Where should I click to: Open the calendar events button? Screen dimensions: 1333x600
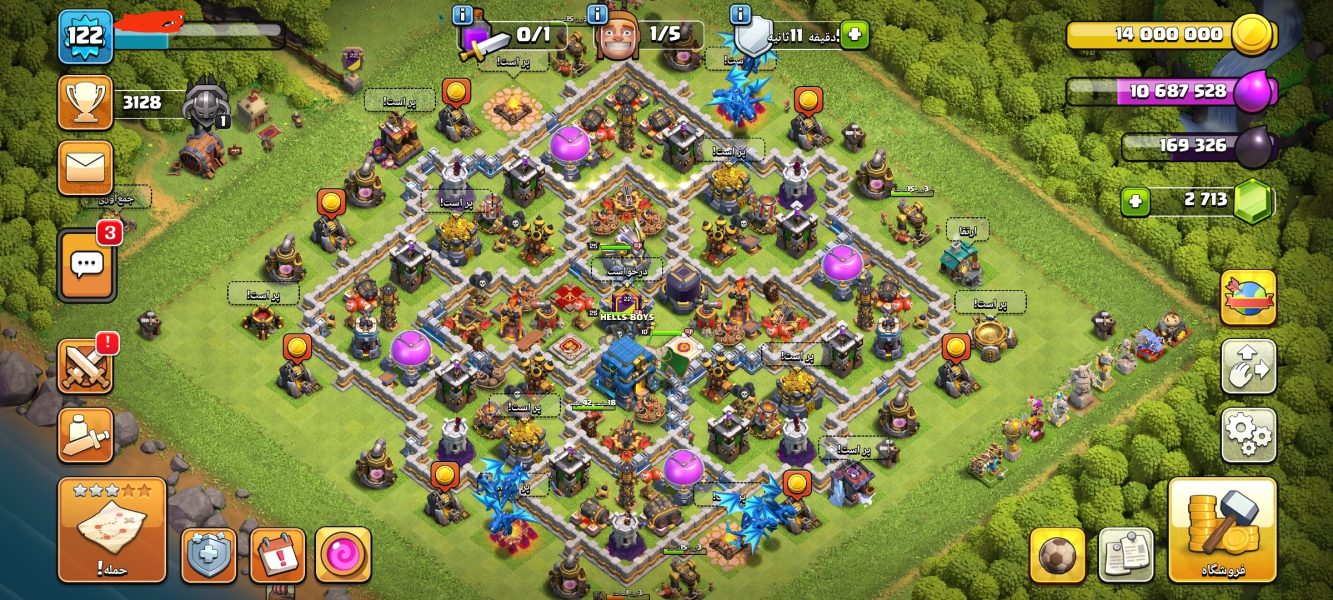[x=277, y=555]
